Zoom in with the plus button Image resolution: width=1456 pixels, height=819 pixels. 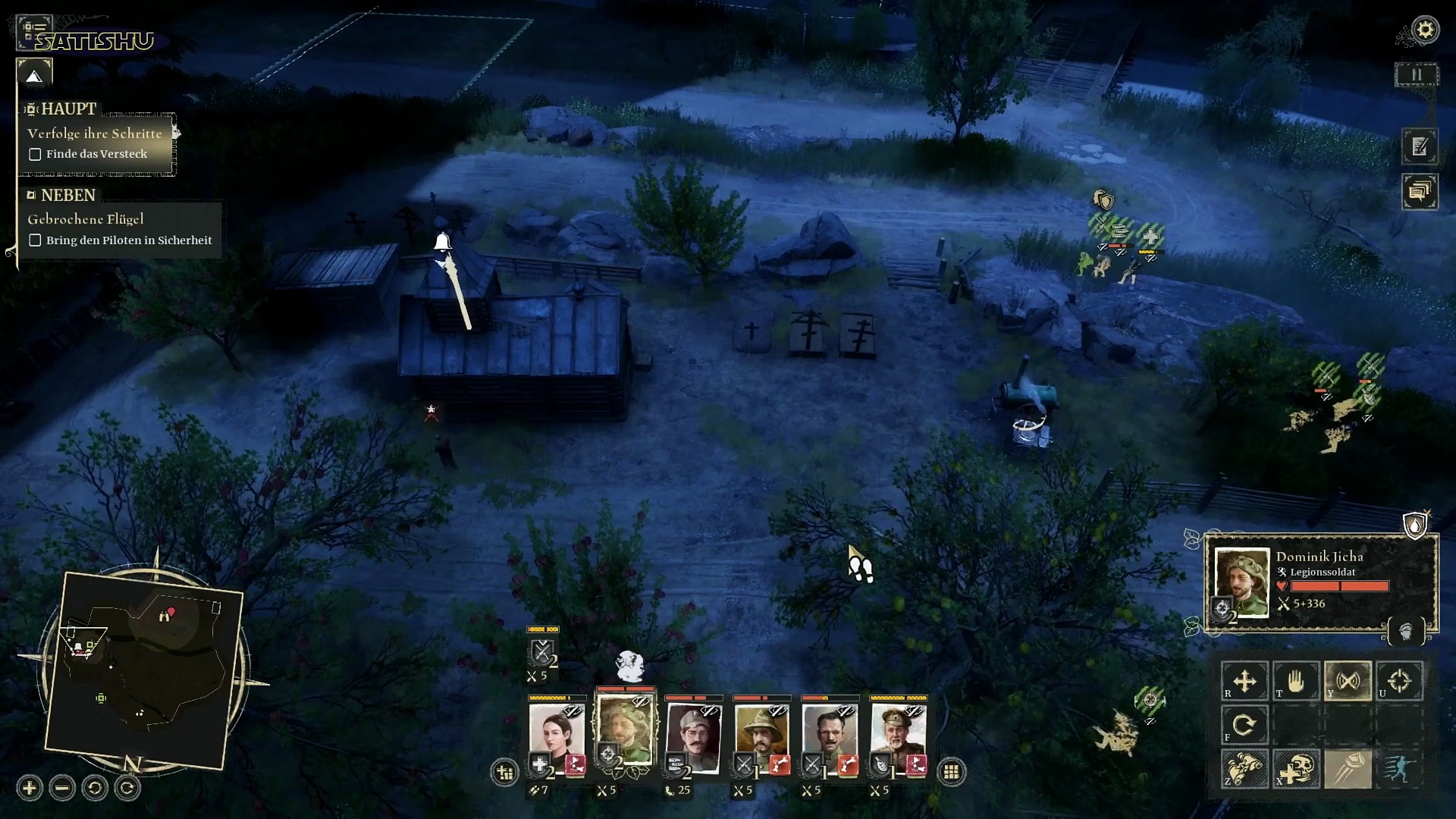click(30, 788)
